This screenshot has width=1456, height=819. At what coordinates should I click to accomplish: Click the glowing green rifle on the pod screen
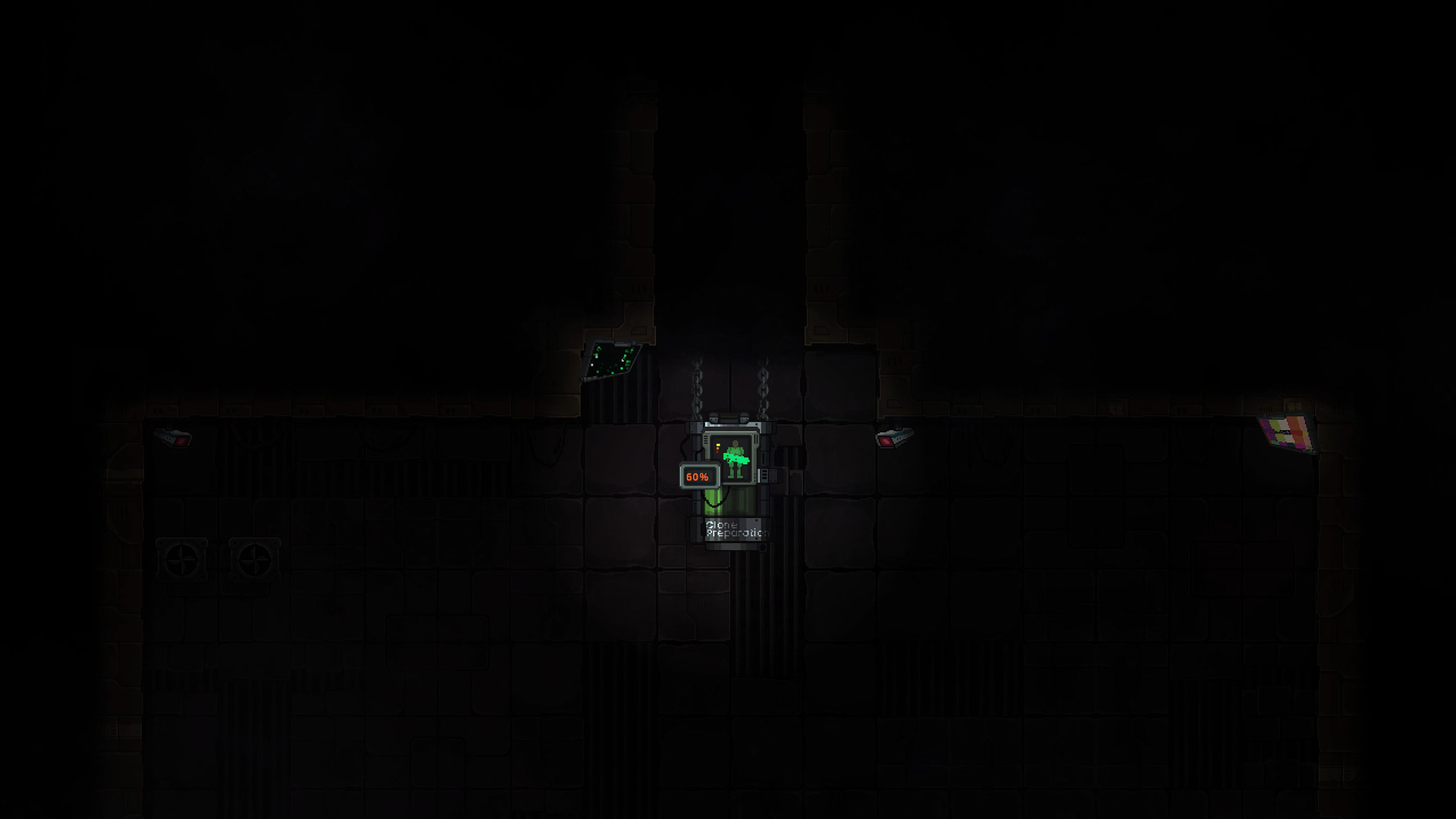click(x=737, y=458)
